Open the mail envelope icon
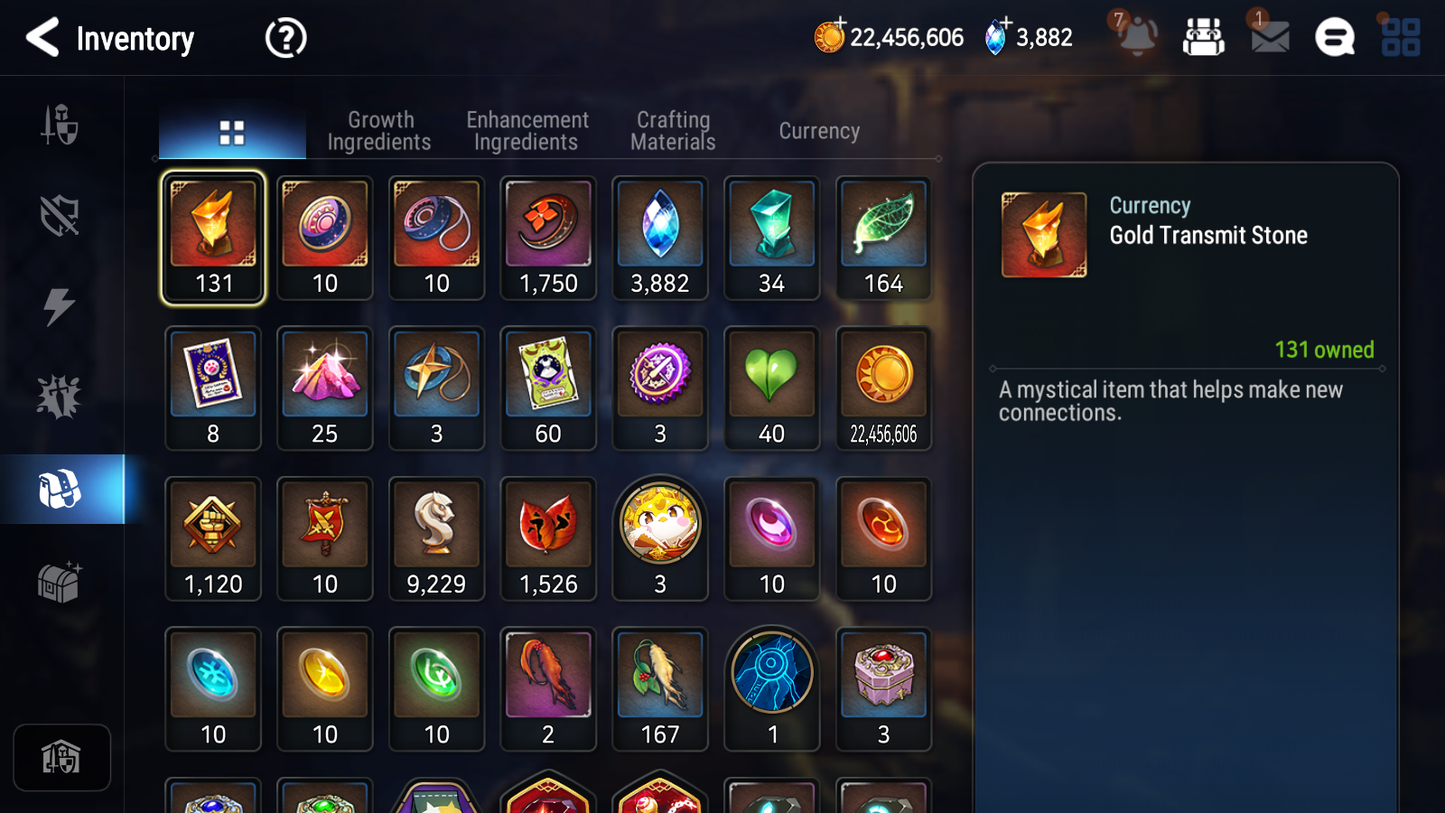1445x813 pixels. pyautogui.click(x=1268, y=37)
